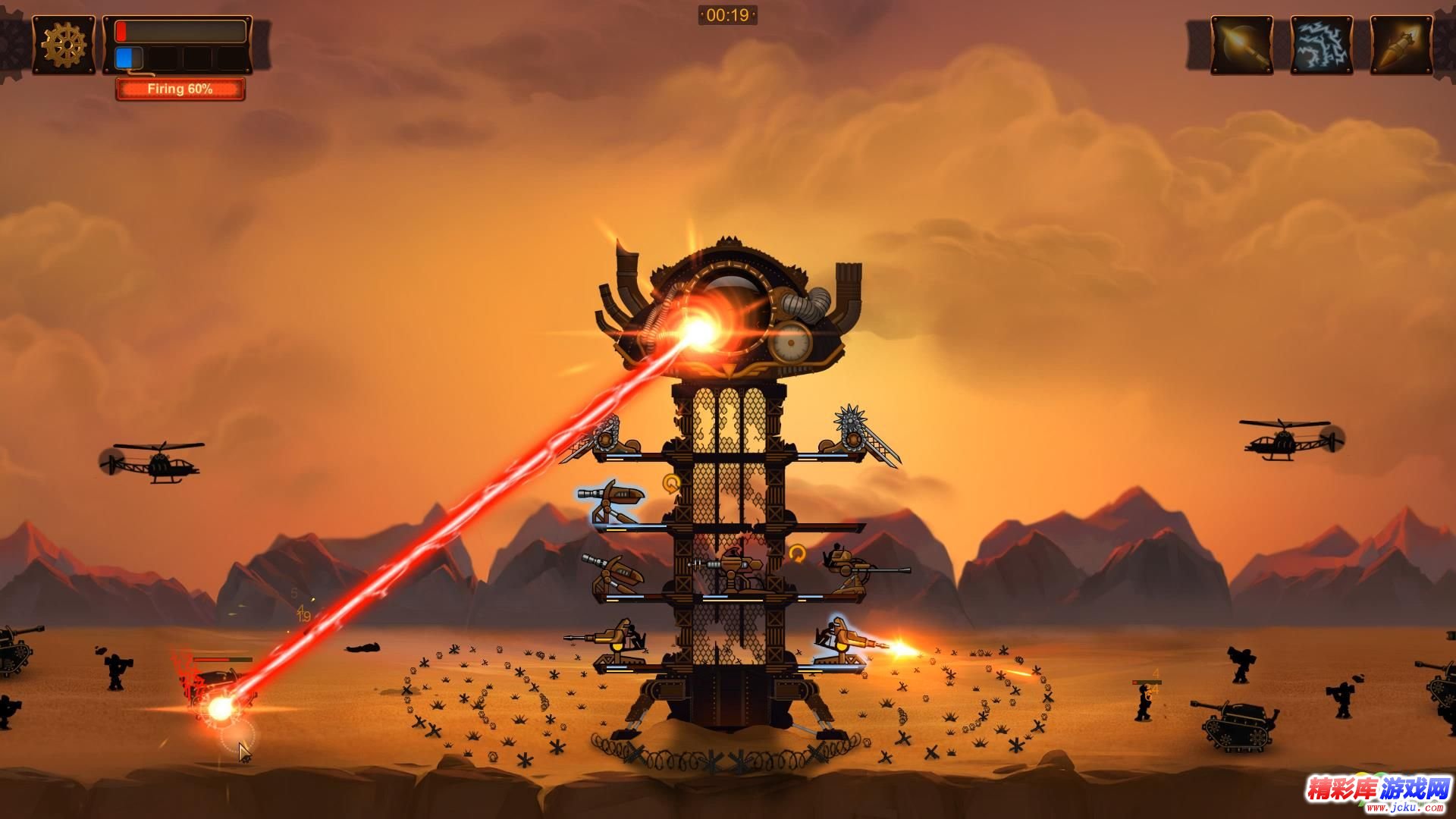
Task: Open the gear settings menu
Action: [x=64, y=45]
